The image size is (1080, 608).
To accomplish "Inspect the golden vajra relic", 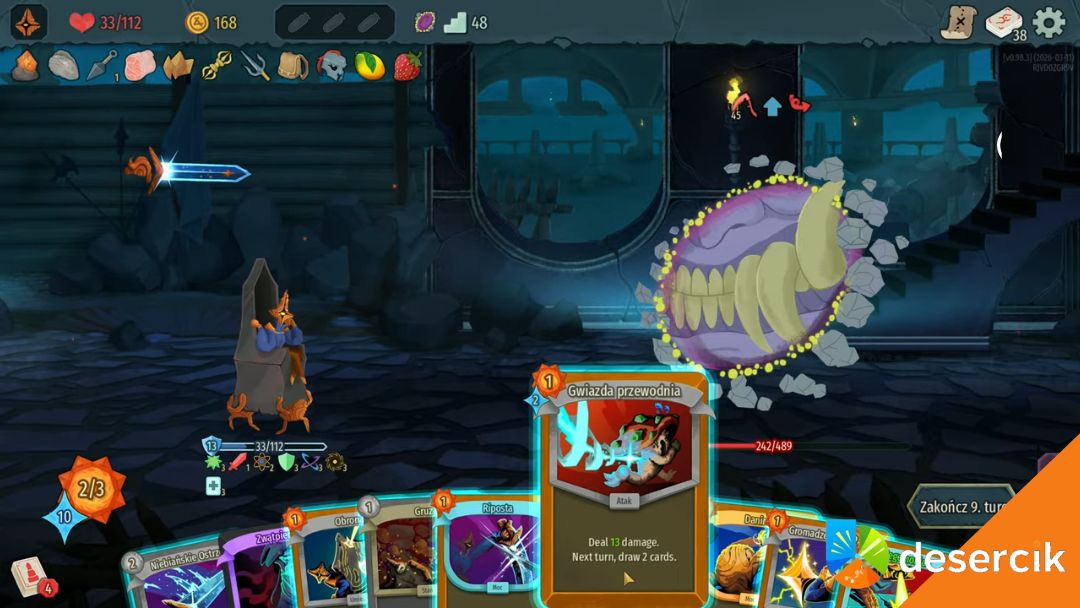I will click(217, 66).
